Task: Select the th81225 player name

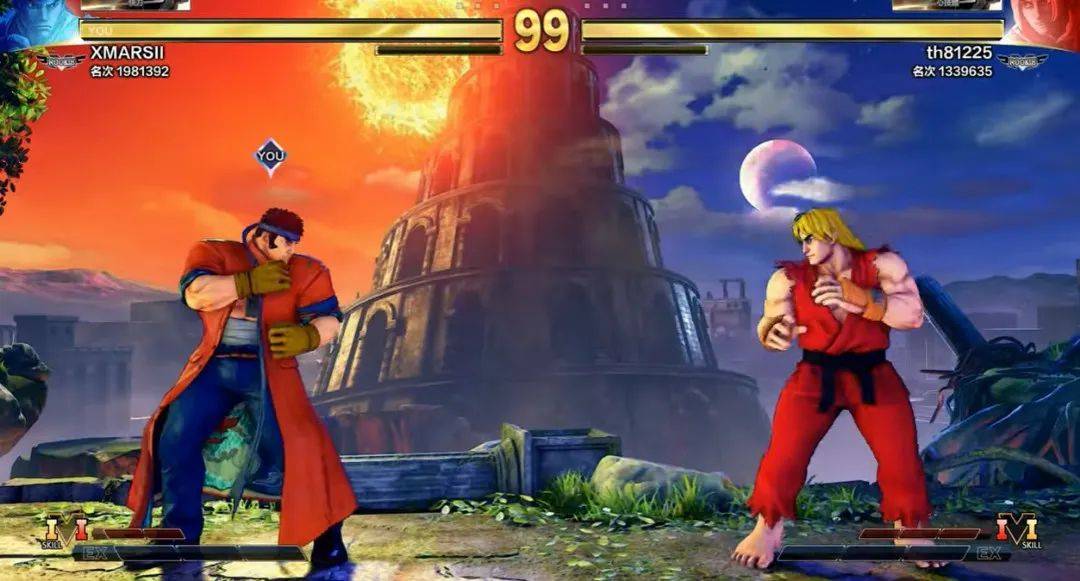Action: (x=960, y=52)
